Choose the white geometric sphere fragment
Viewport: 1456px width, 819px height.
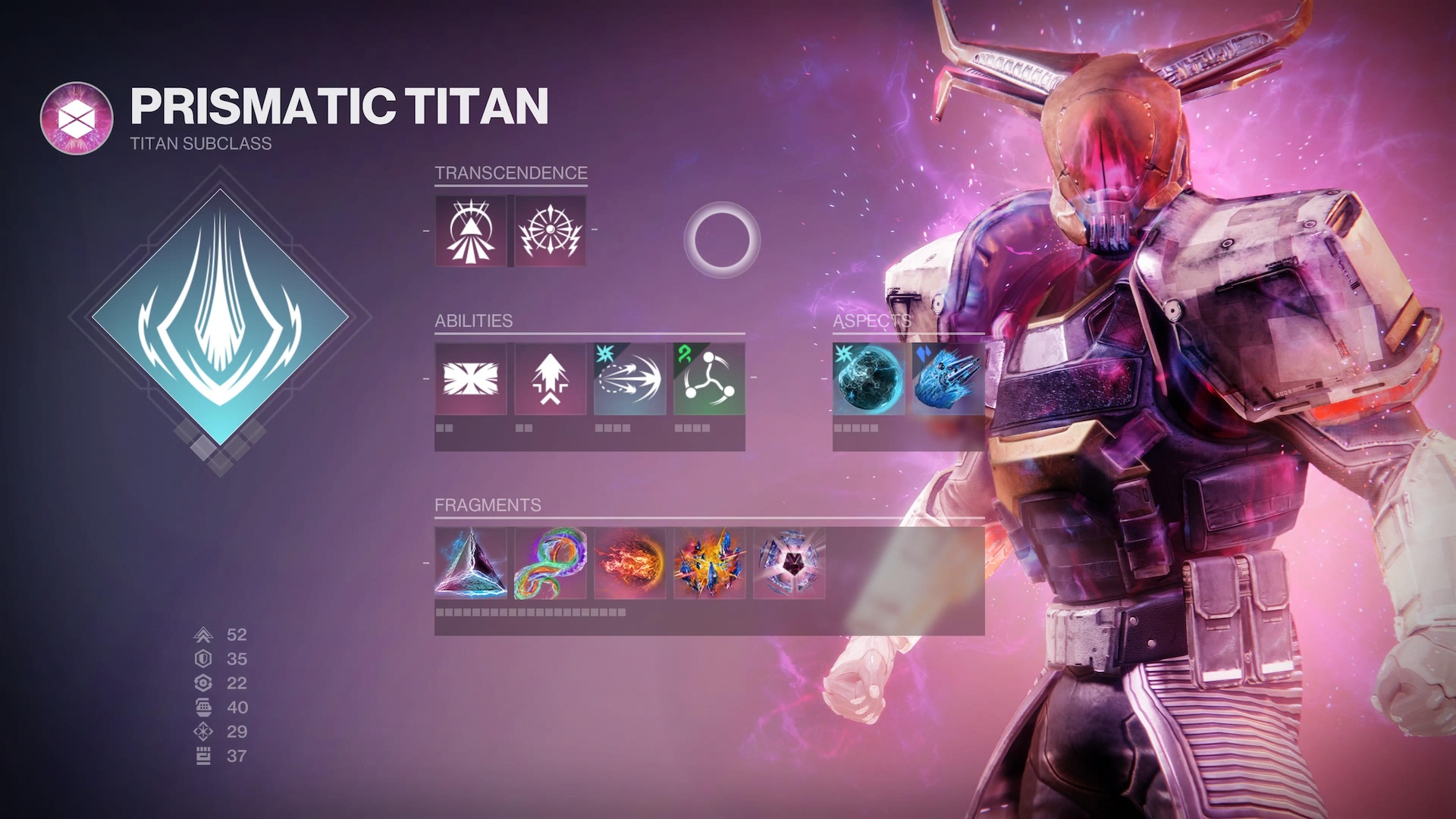pos(789,563)
